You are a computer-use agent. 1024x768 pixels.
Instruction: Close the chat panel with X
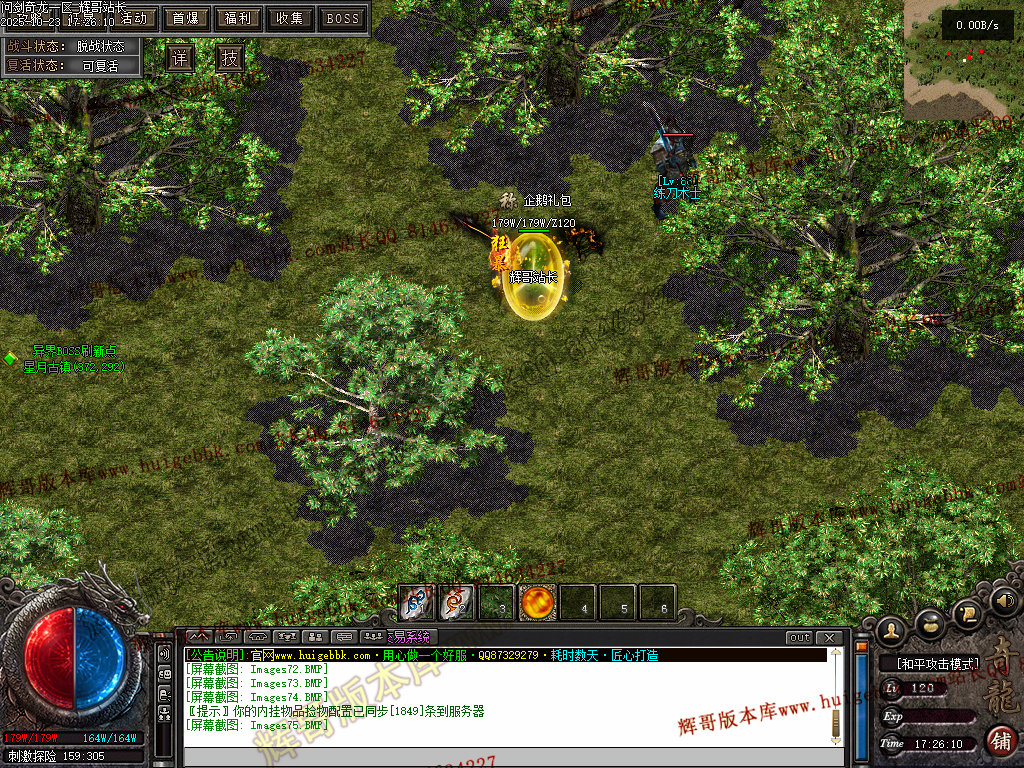coord(829,637)
